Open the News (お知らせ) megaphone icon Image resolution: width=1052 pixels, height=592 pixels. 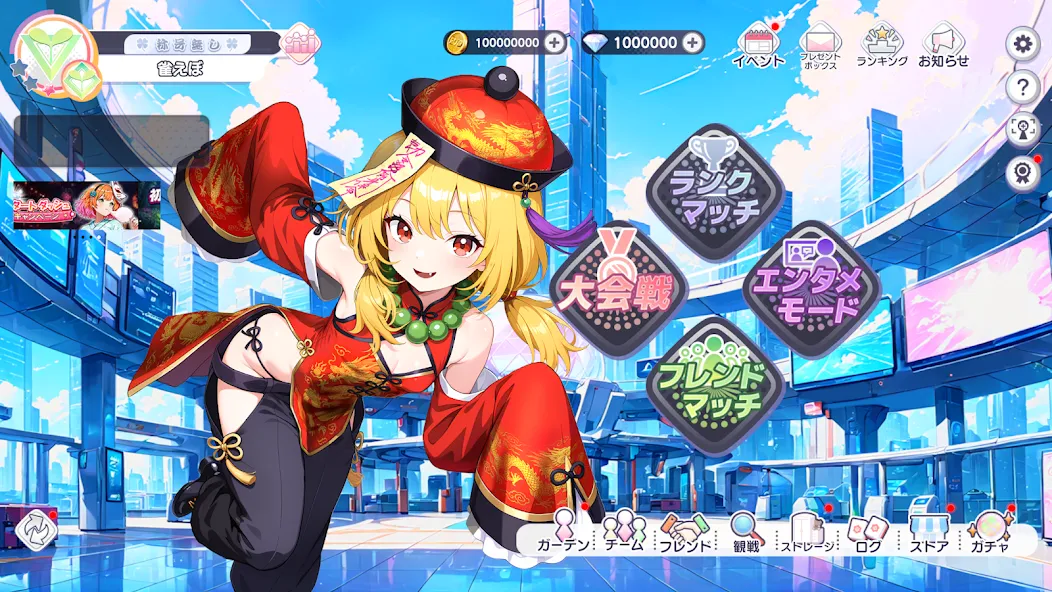click(943, 46)
